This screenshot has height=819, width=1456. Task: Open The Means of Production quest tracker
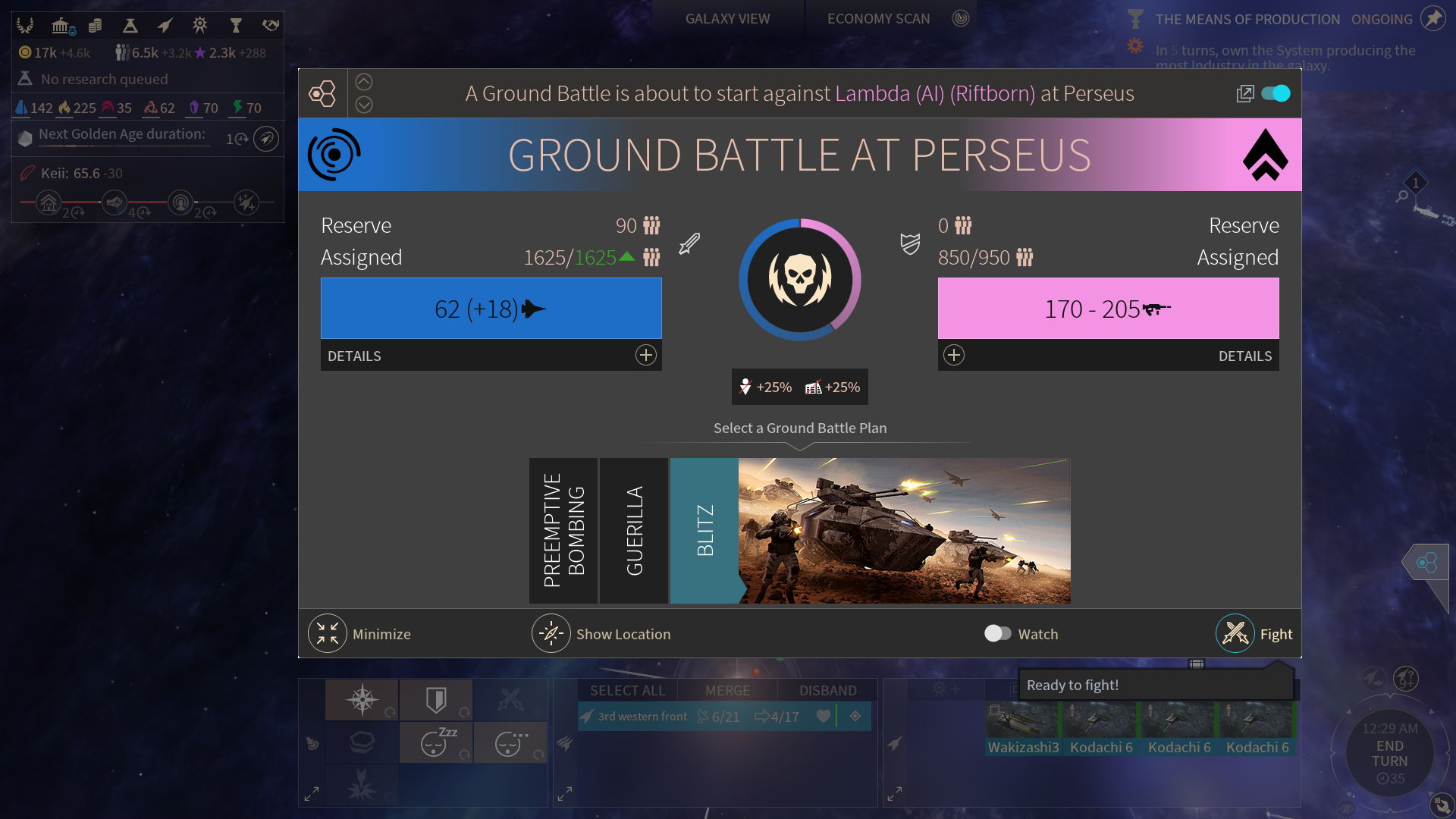pos(1247,20)
